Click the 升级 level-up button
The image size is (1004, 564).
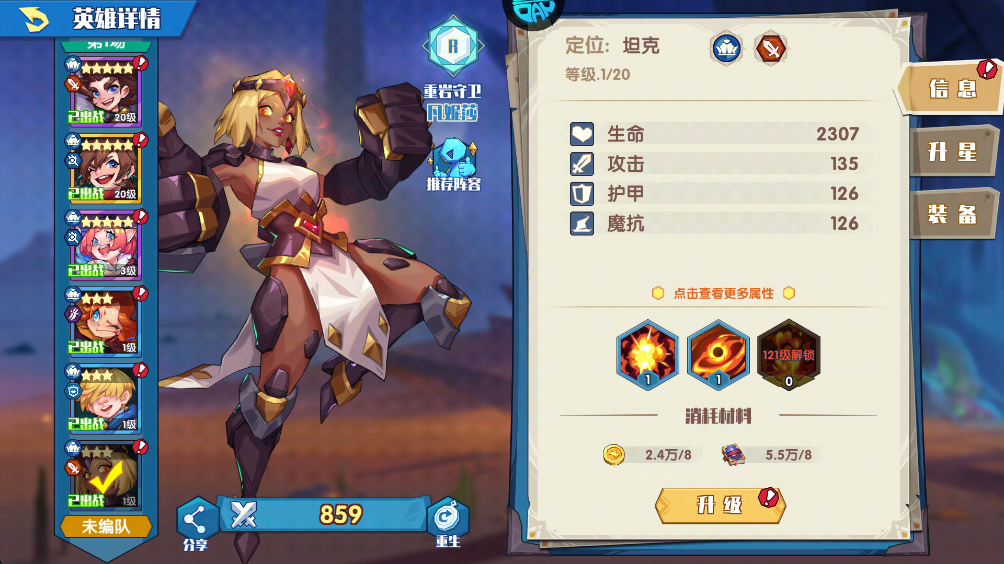719,505
